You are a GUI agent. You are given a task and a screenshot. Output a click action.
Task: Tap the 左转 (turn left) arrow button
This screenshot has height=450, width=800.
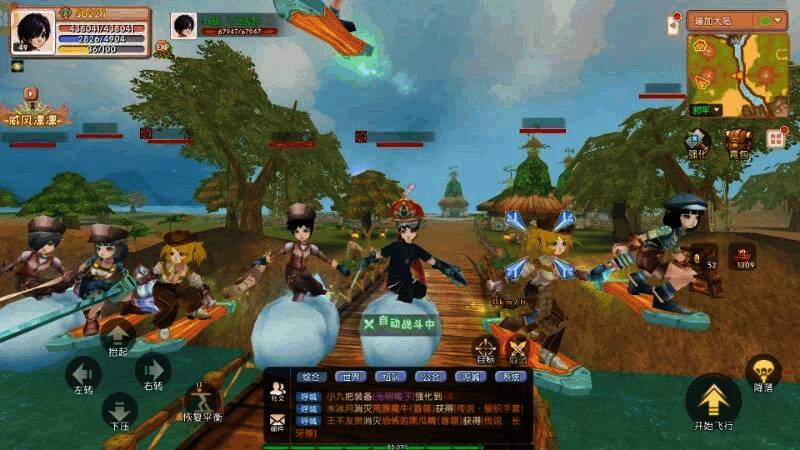tap(82, 373)
